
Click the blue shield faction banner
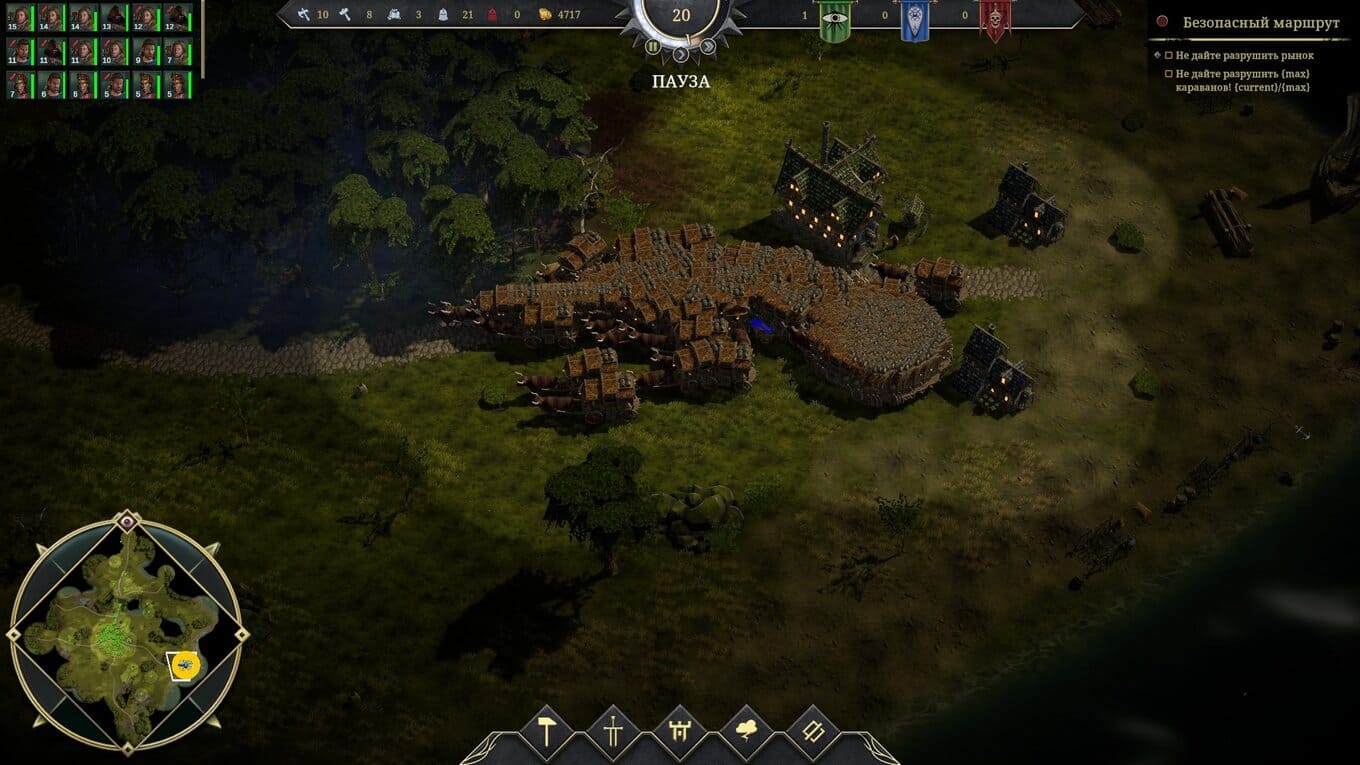click(913, 20)
